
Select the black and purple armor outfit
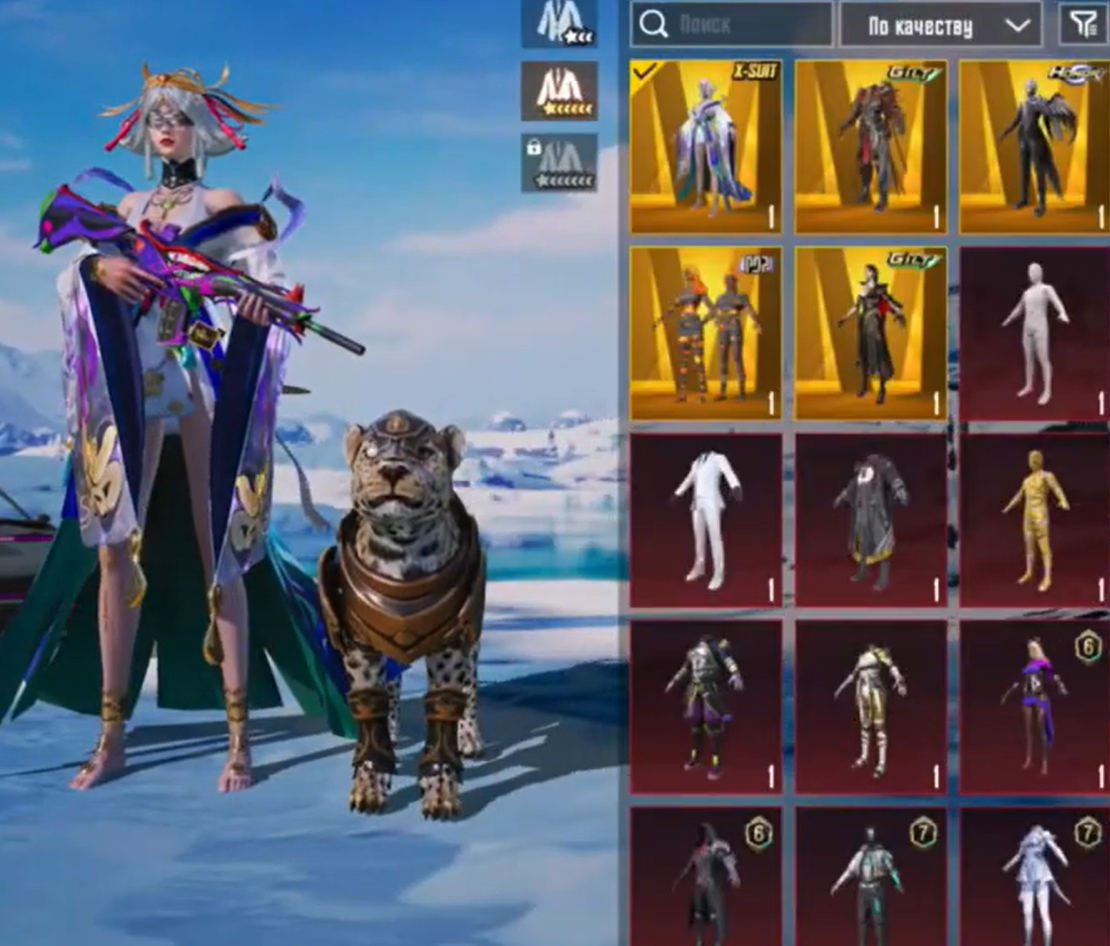pyautogui.click(x=706, y=706)
